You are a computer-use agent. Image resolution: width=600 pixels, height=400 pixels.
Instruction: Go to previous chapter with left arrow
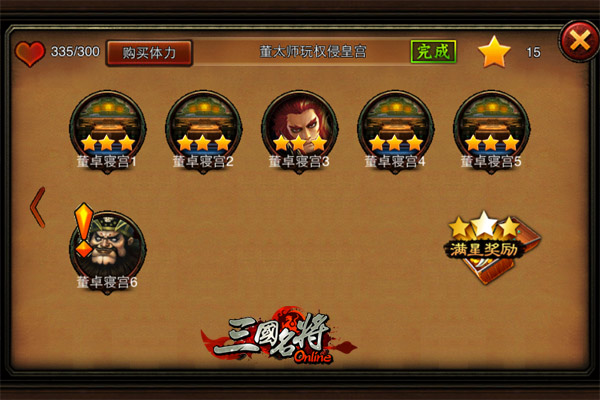[x=38, y=204]
